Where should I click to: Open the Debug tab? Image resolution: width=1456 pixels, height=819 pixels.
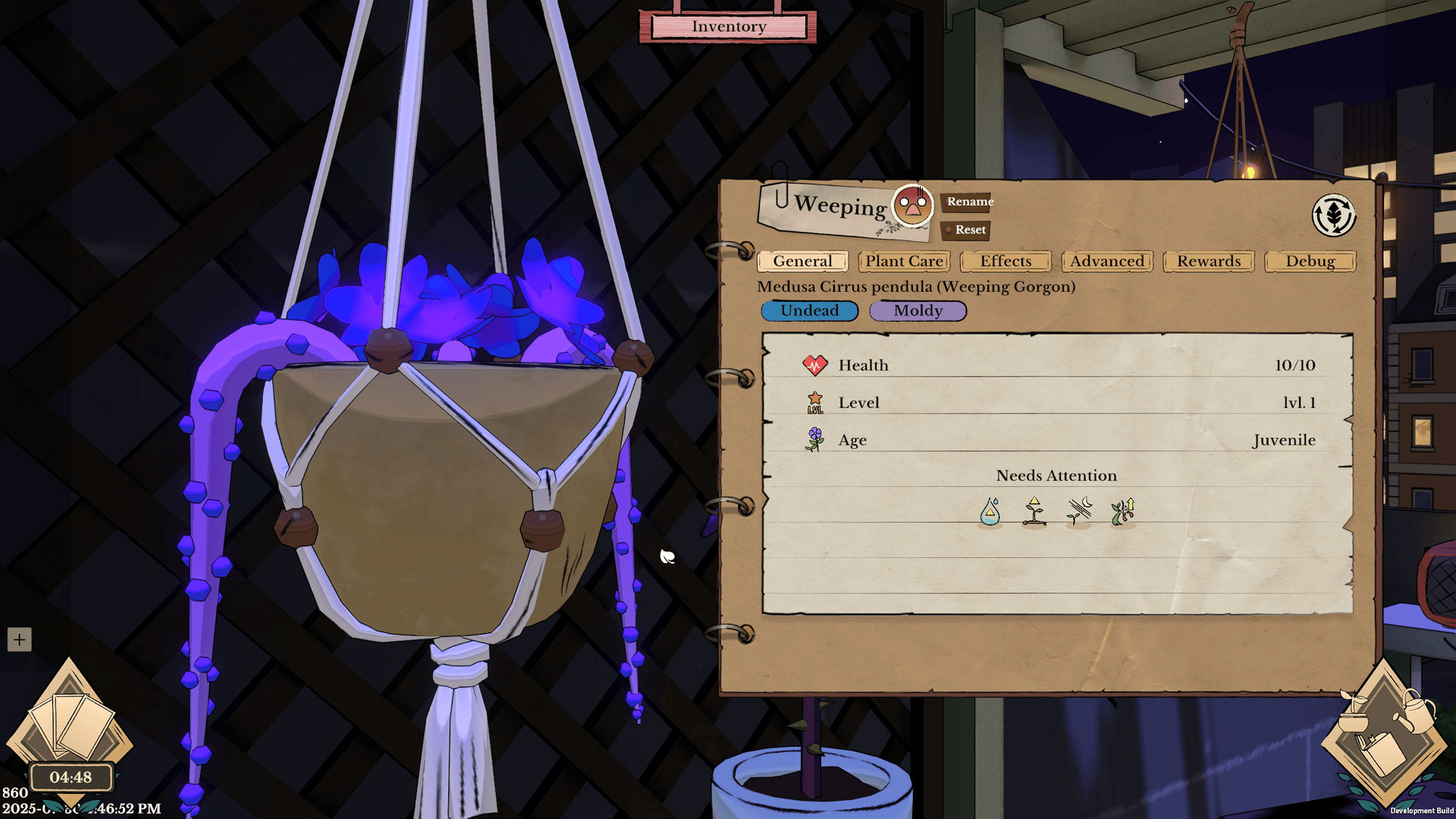pos(1310,262)
